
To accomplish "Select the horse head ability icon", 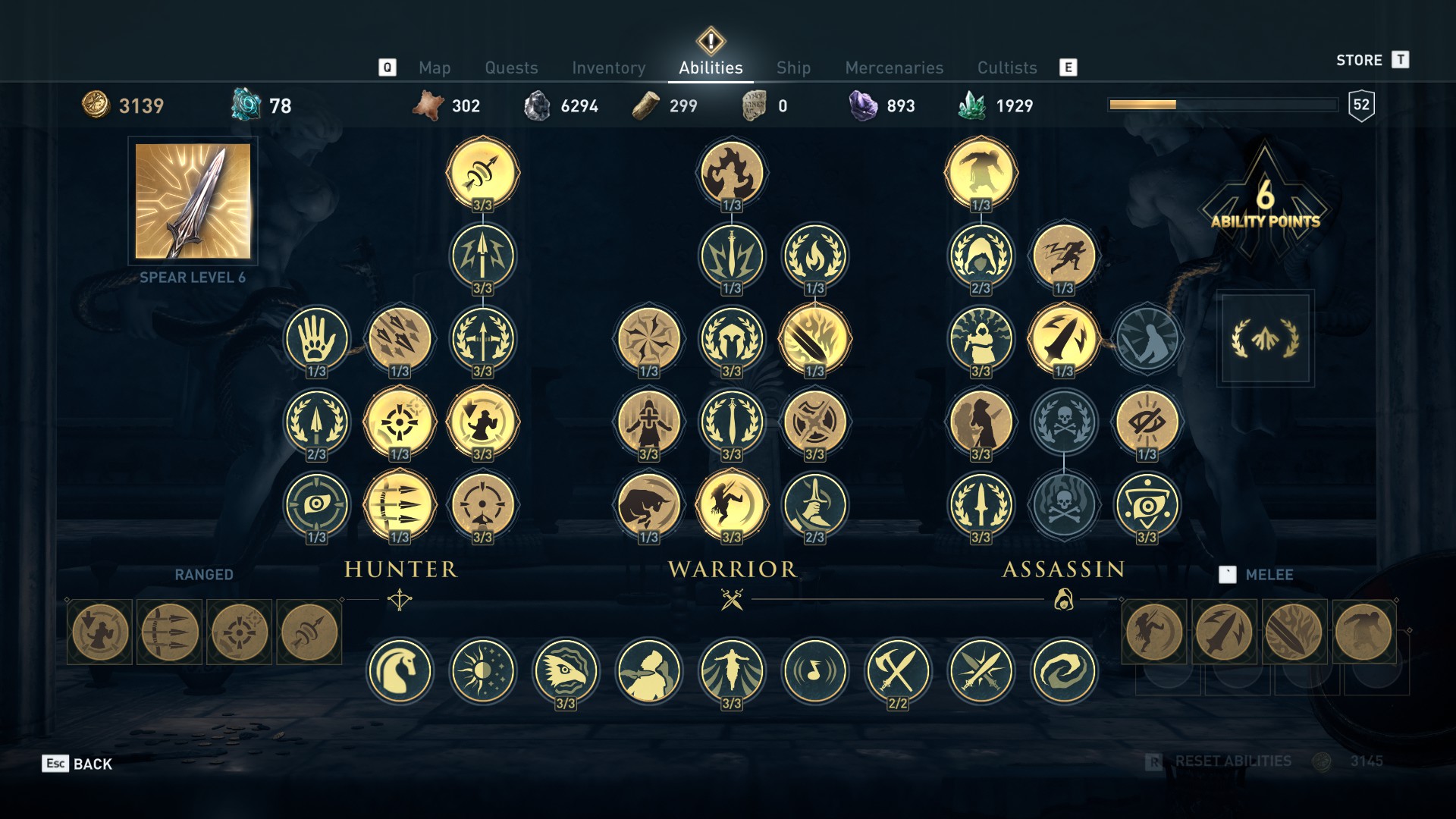I will coord(400,671).
